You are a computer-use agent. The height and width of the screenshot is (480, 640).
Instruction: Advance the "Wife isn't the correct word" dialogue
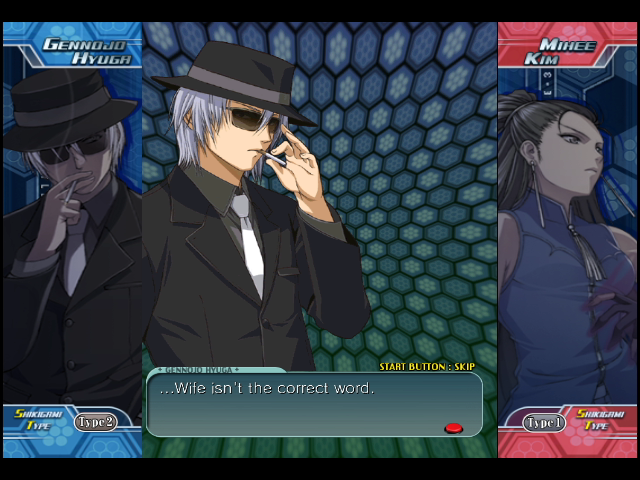tap(314, 404)
